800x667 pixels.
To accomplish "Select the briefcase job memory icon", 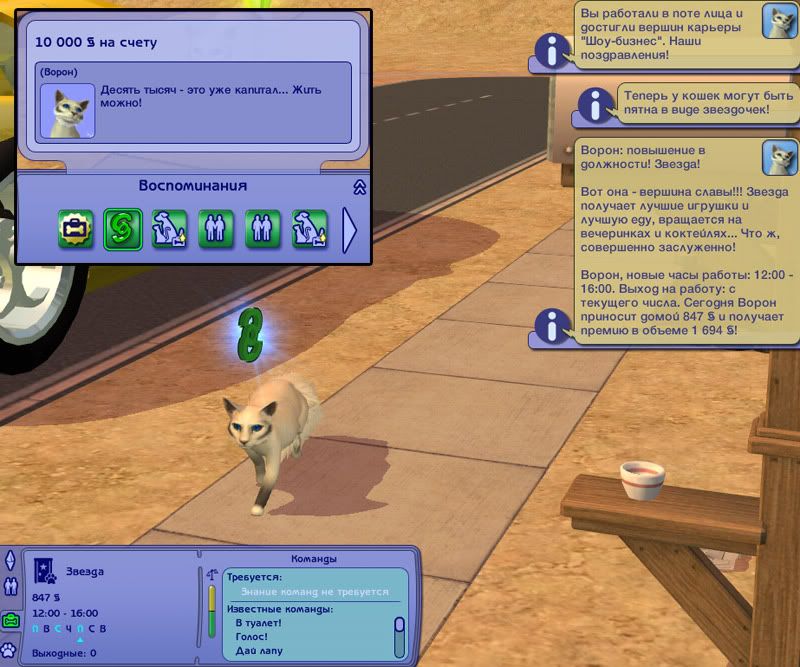I will [x=75, y=230].
